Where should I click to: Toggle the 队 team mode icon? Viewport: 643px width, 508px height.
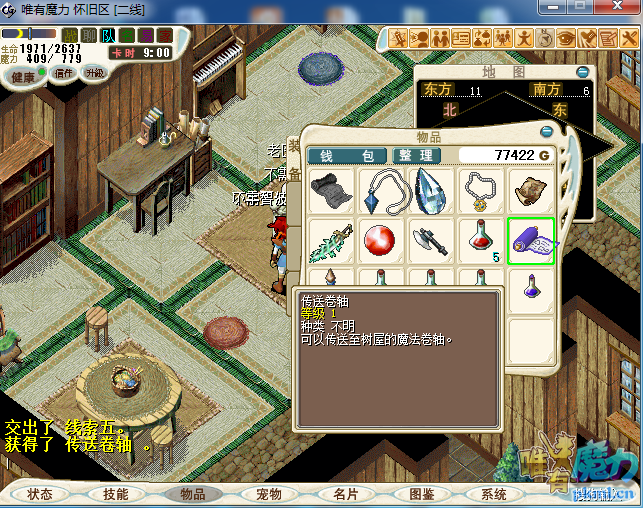pos(107,35)
